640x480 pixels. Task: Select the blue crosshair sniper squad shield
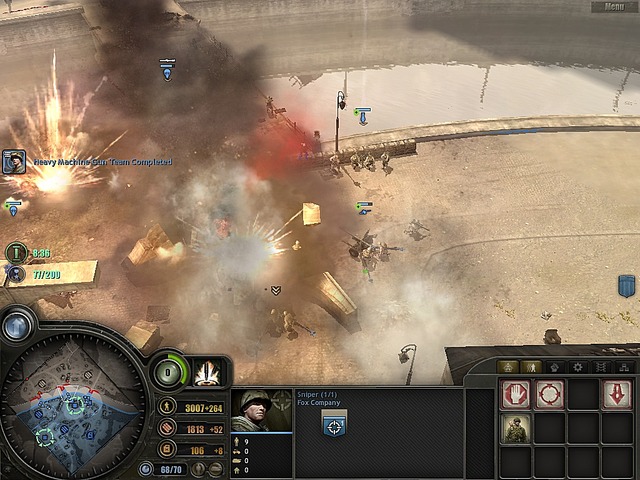(x=334, y=424)
